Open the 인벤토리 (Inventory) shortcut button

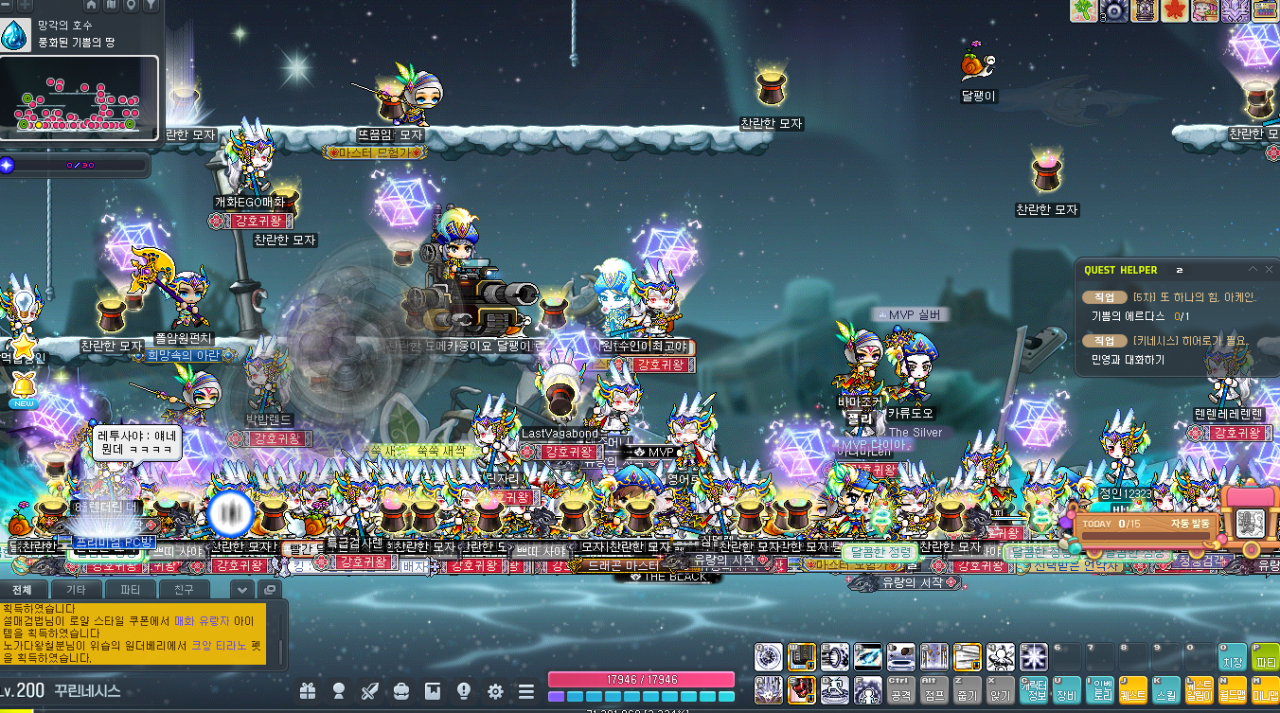click(x=1100, y=690)
